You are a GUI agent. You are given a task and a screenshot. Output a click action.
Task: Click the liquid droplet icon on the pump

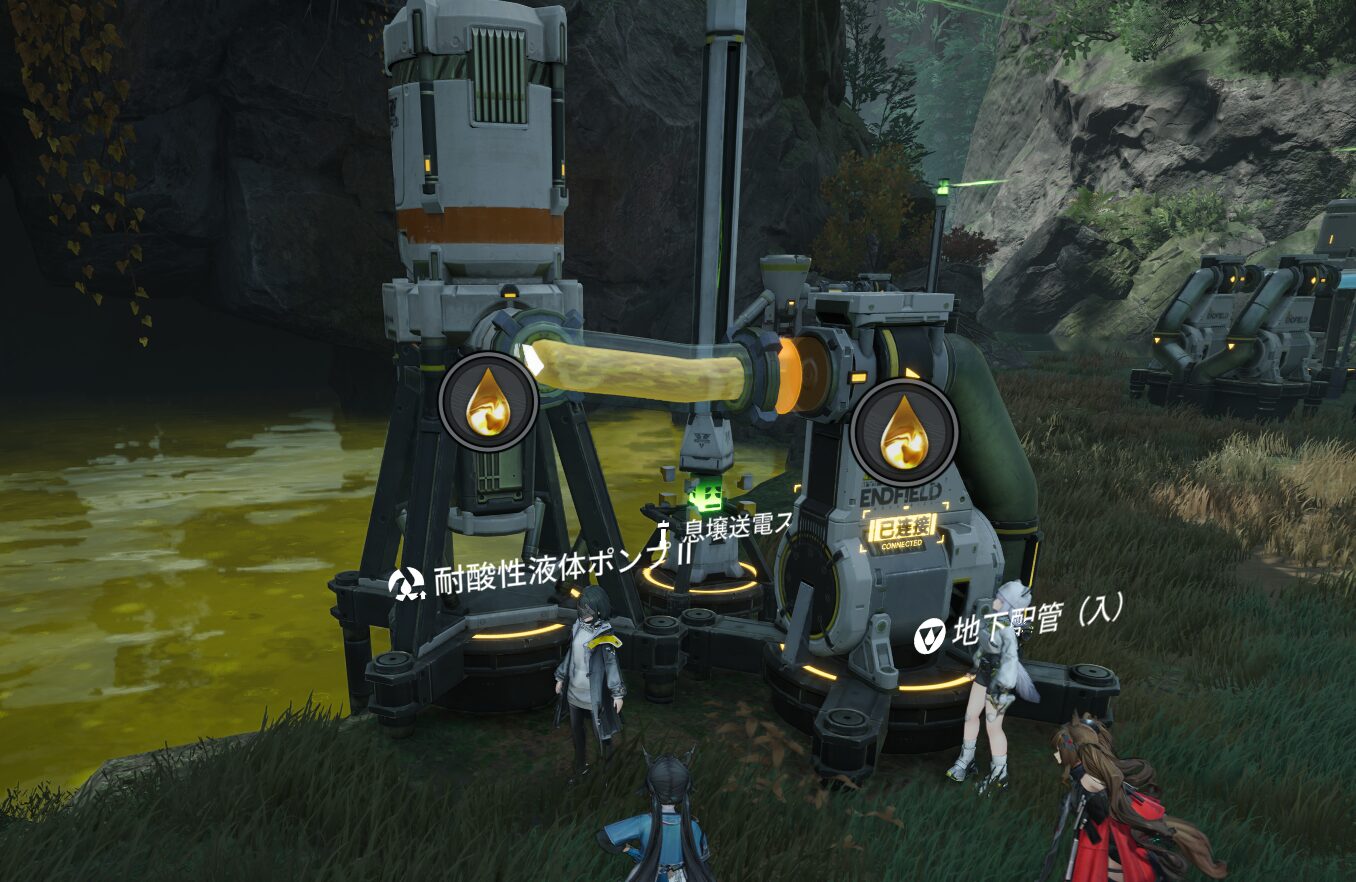(x=489, y=402)
